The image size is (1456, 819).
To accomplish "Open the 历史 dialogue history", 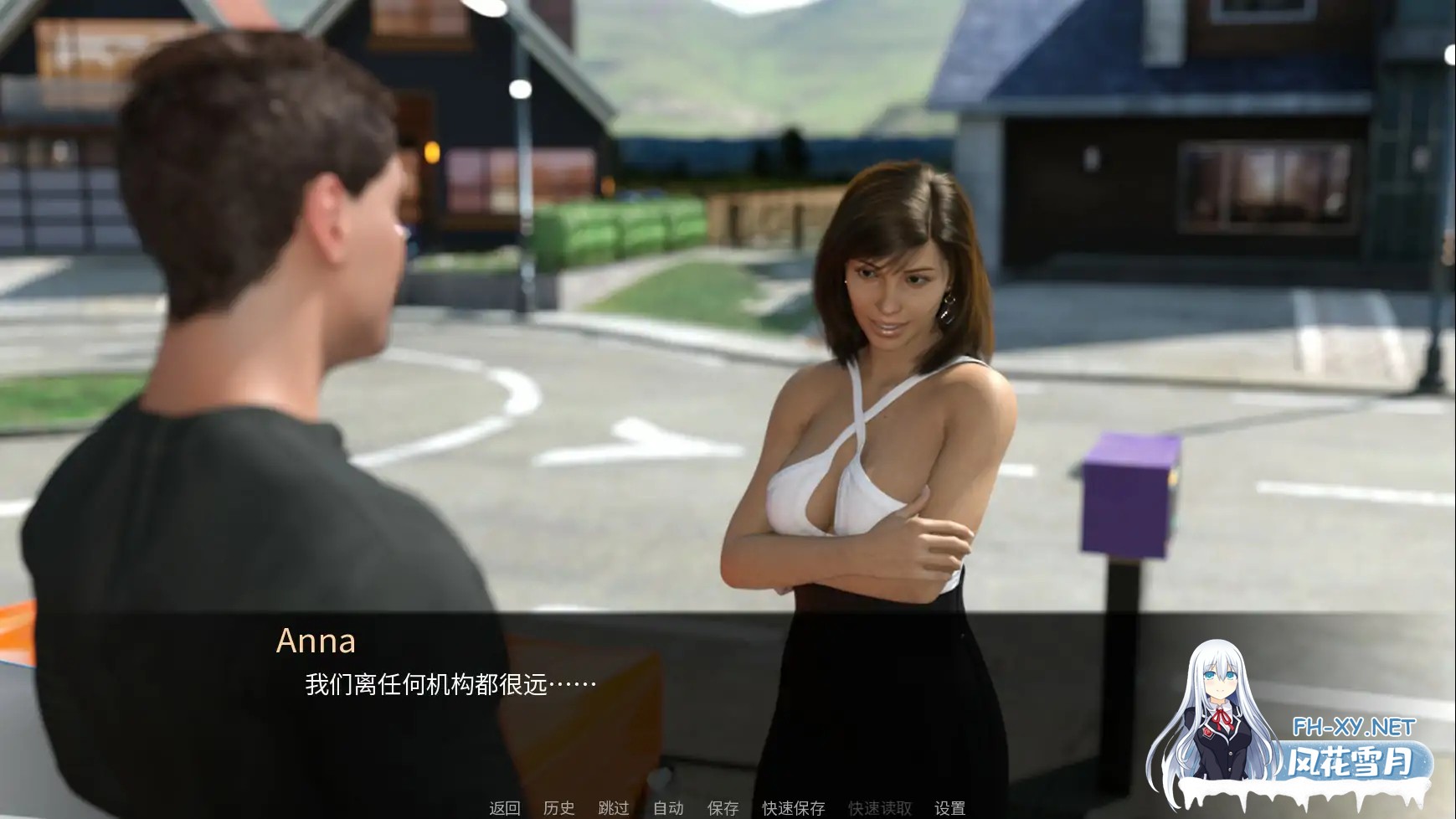I will (x=559, y=808).
